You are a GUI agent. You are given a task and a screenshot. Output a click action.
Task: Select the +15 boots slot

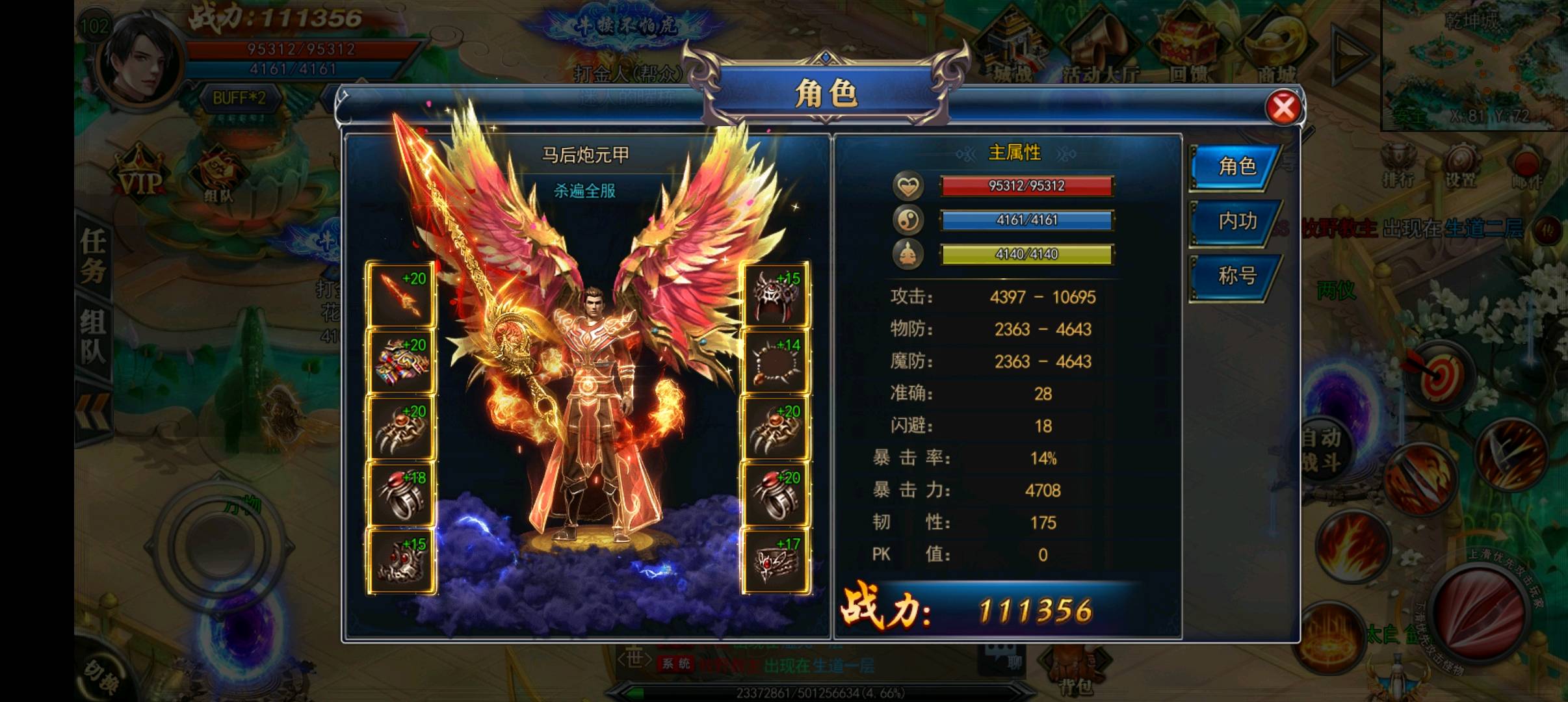401,562
